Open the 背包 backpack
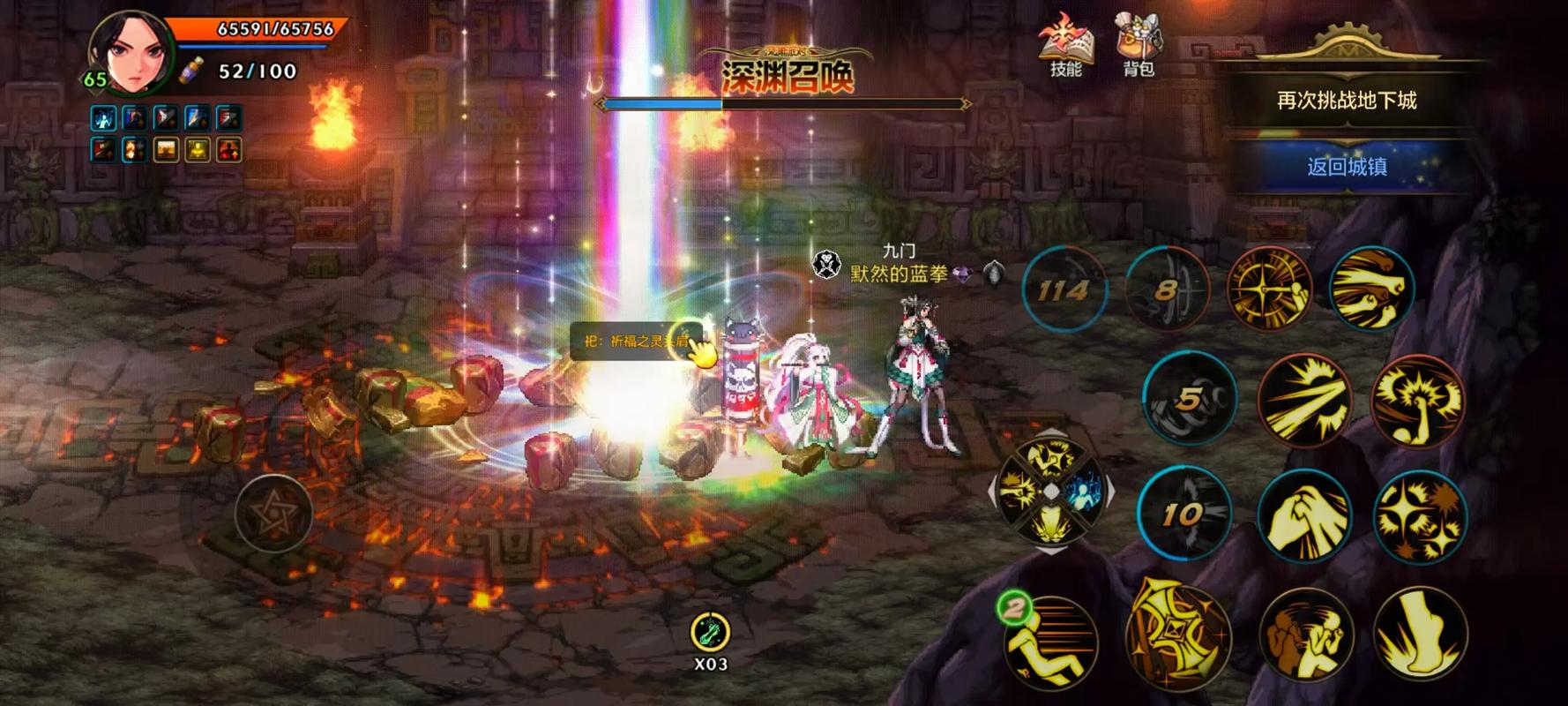The height and width of the screenshot is (706, 1568). [1138, 46]
